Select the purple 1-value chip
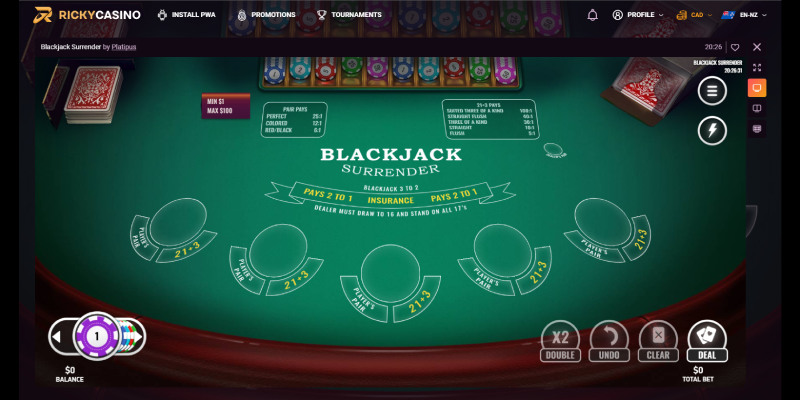800x400 pixels. click(97, 336)
